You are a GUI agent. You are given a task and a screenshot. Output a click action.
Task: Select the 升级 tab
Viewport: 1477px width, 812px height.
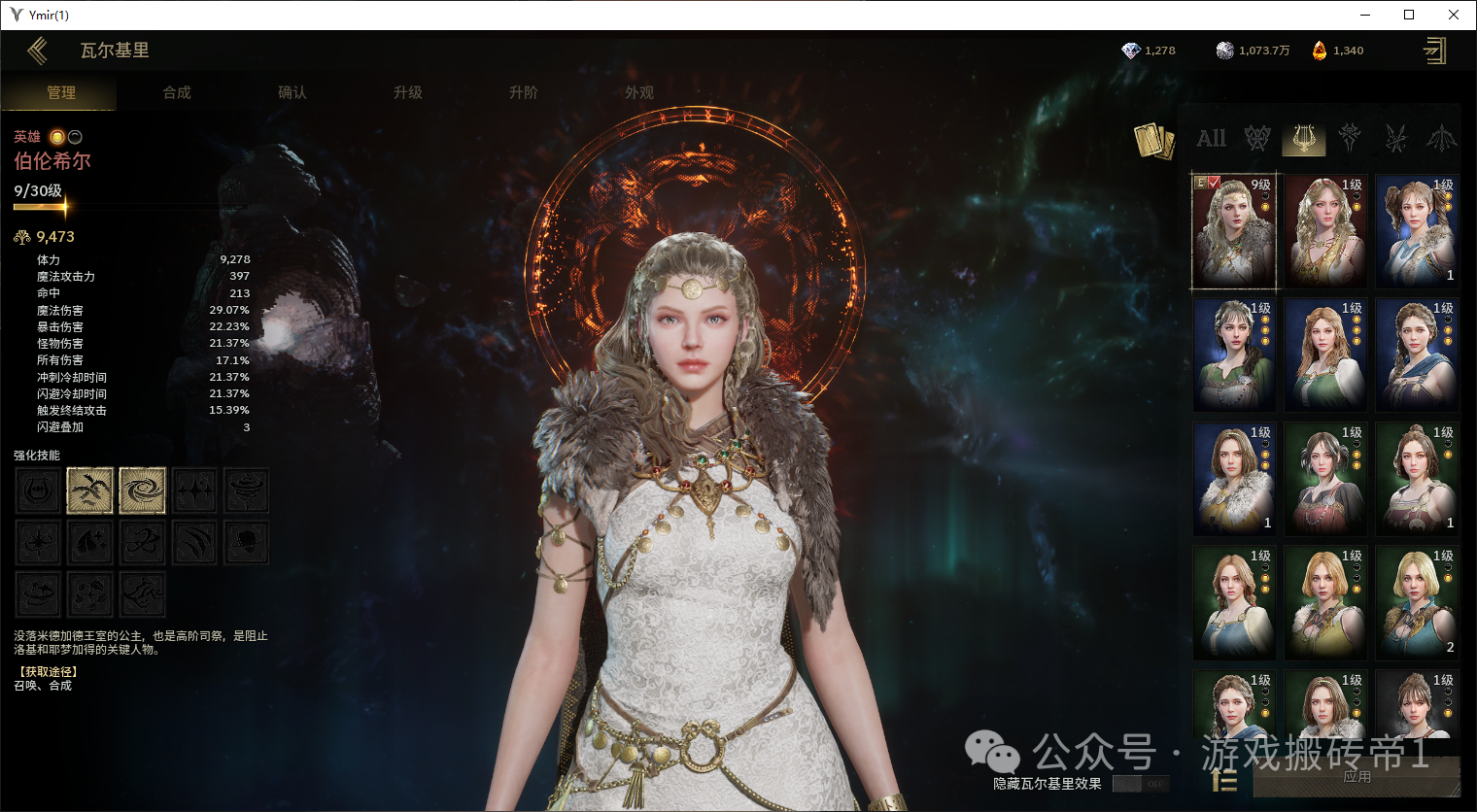[x=408, y=92]
